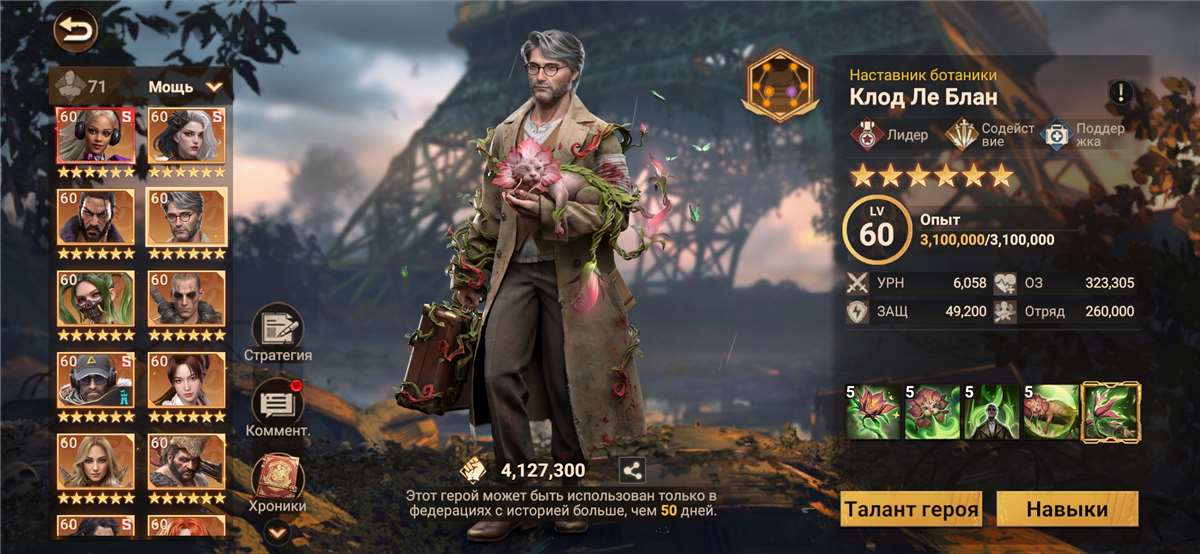Select the blonde woman hero portrait
This screenshot has width=1200, height=554.
pyautogui.click(x=96, y=462)
